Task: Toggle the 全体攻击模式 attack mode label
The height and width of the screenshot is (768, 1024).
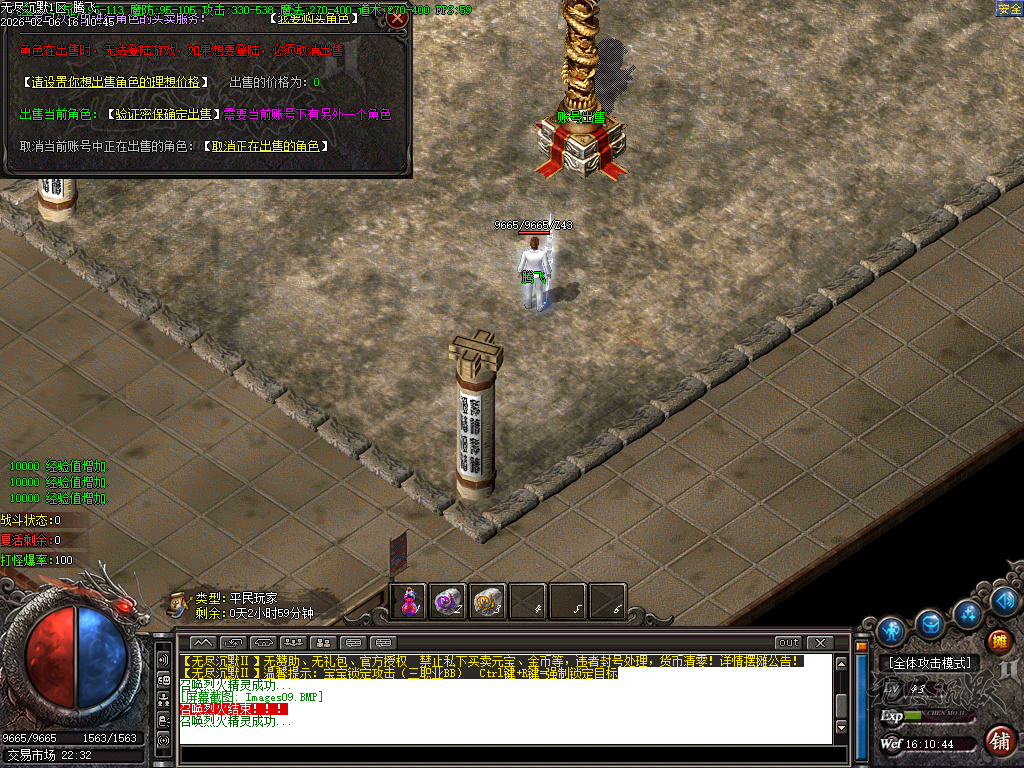Action: click(x=929, y=663)
